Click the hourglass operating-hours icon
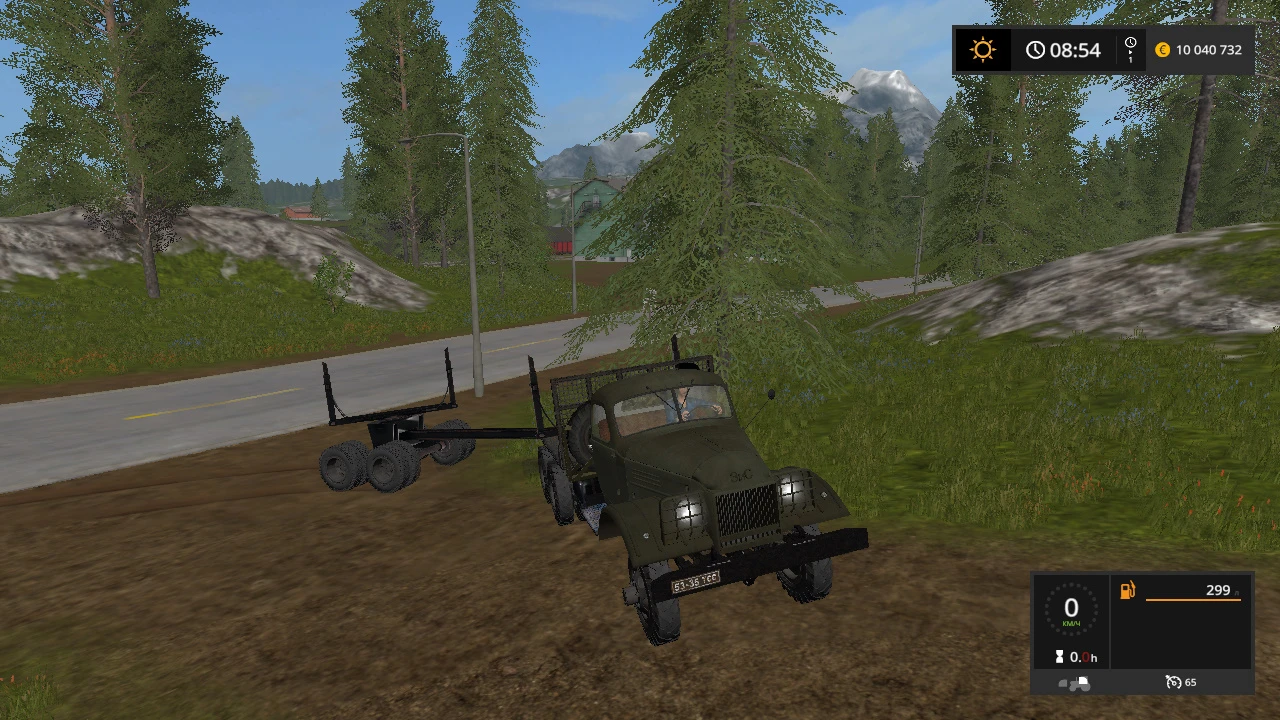This screenshot has height=720, width=1280. [1062, 657]
